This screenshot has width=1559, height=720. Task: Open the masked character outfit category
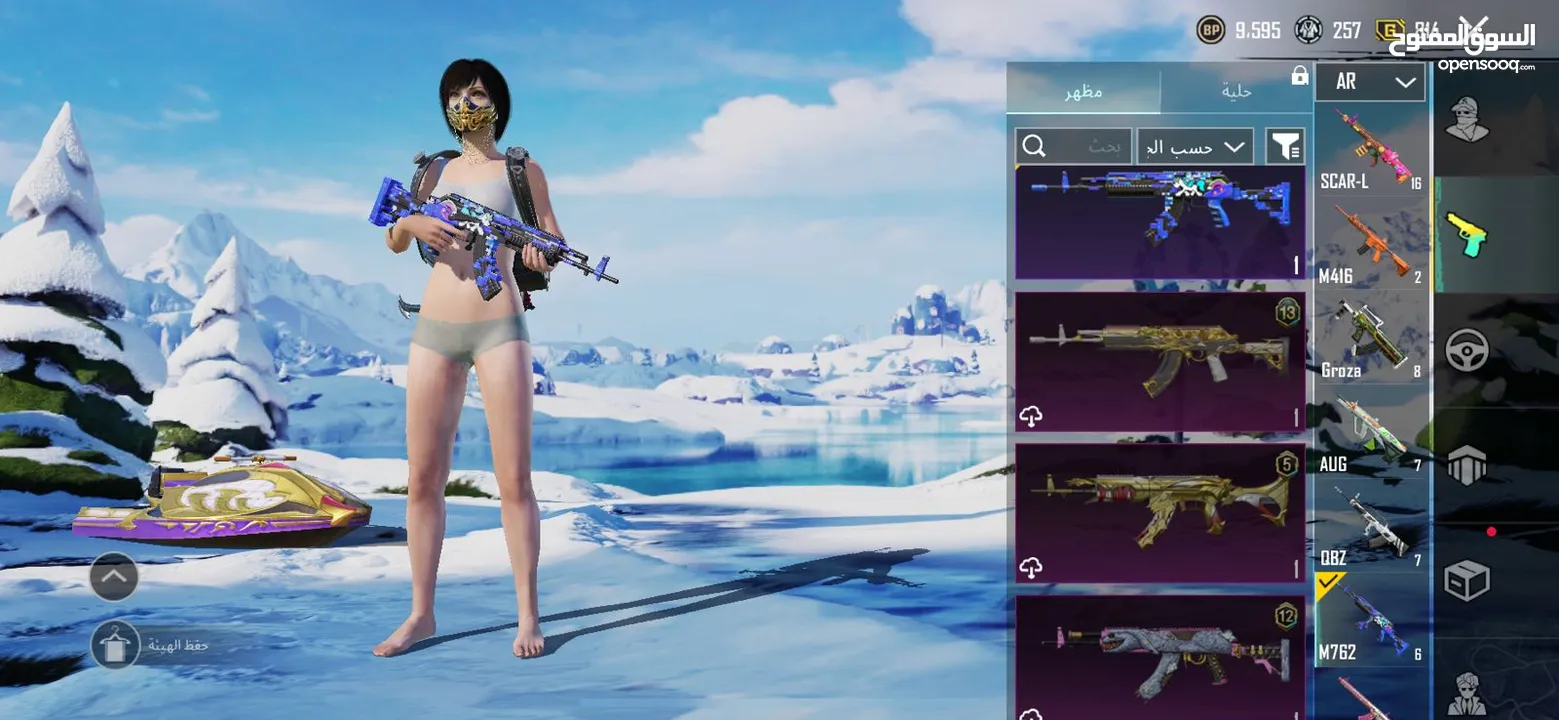(x=1467, y=120)
